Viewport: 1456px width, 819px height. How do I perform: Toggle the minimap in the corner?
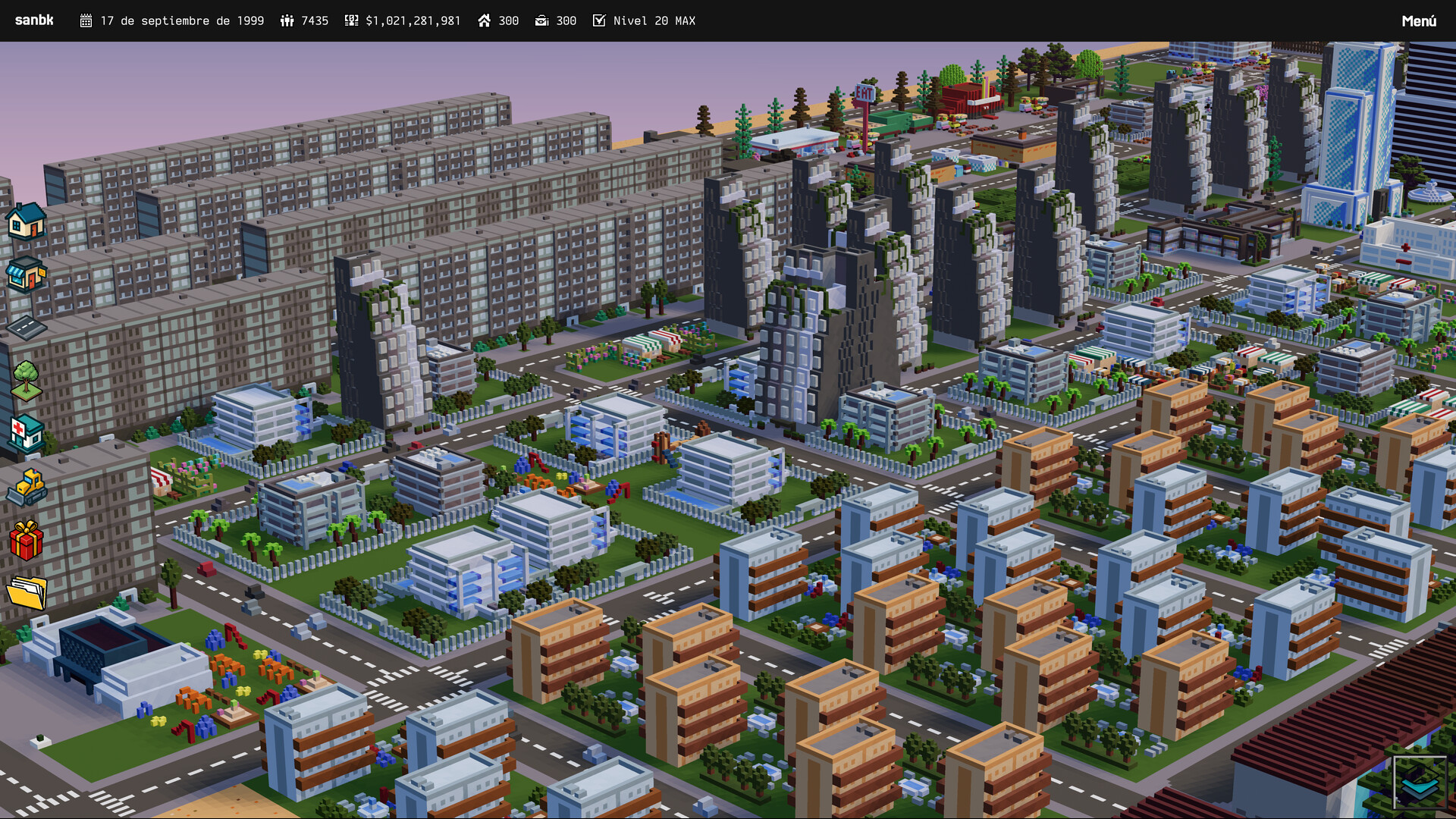pos(1421,781)
